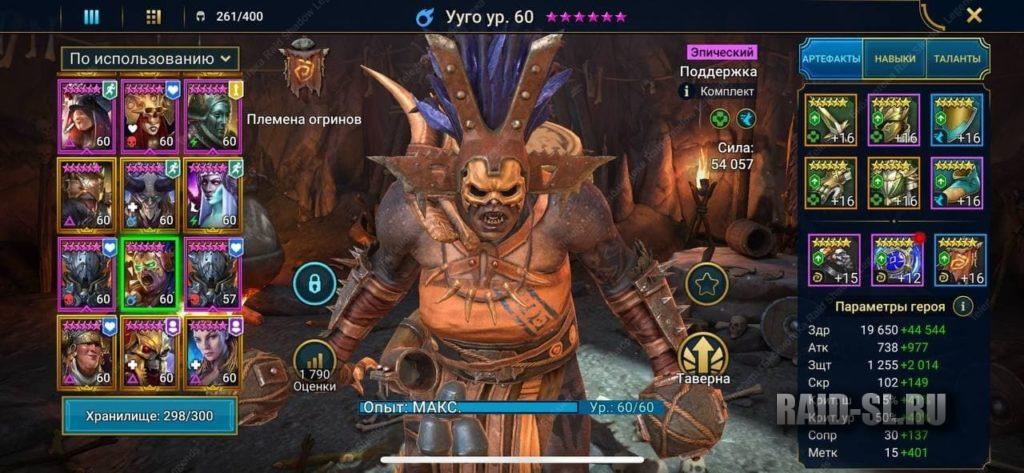This screenshot has height=473, width=1024.
Task: Select the green-highlighted Ууго champion portrait
Action: tap(149, 273)
